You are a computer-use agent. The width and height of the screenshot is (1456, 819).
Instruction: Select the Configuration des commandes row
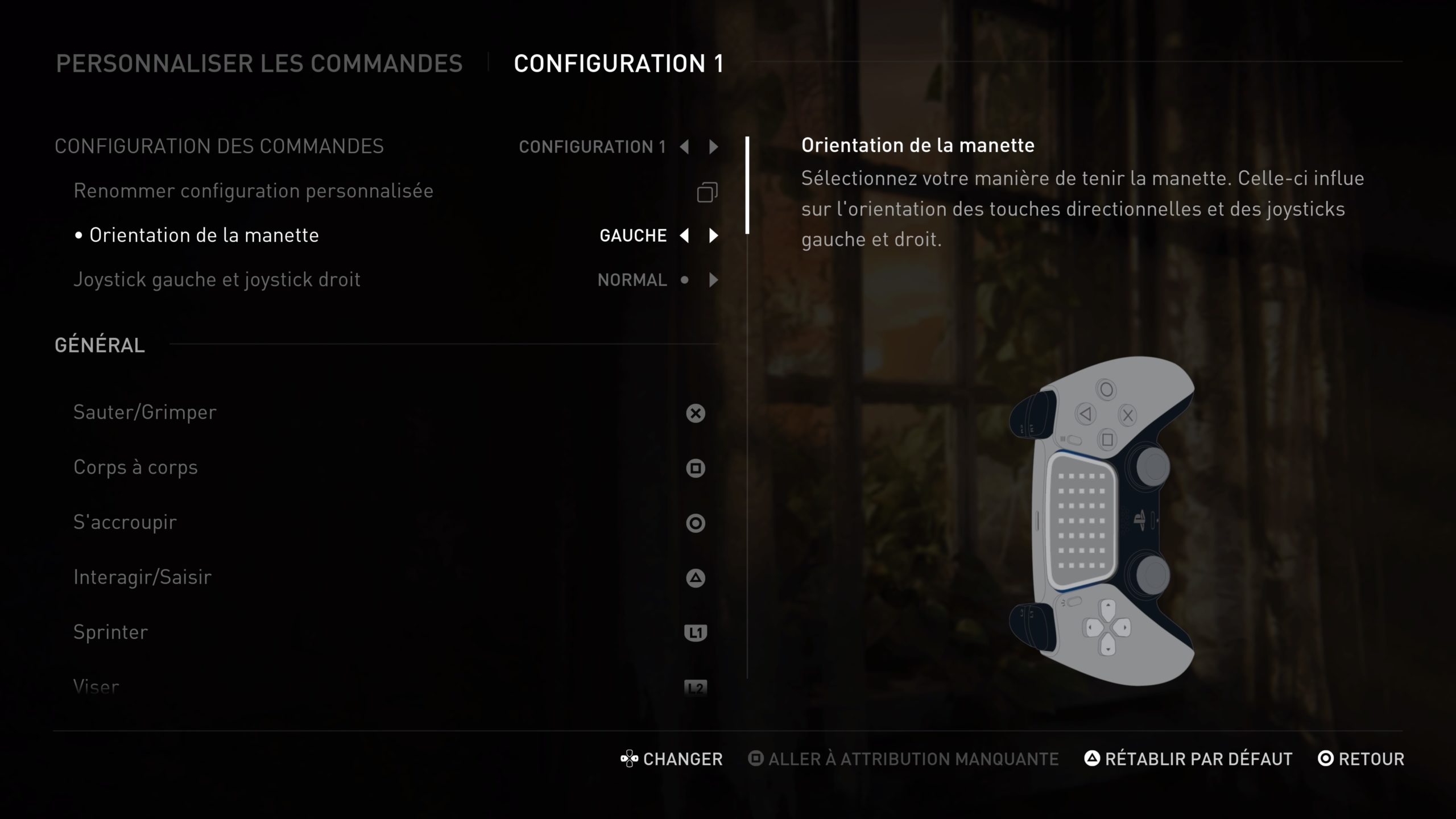click(x=219, y=147)
